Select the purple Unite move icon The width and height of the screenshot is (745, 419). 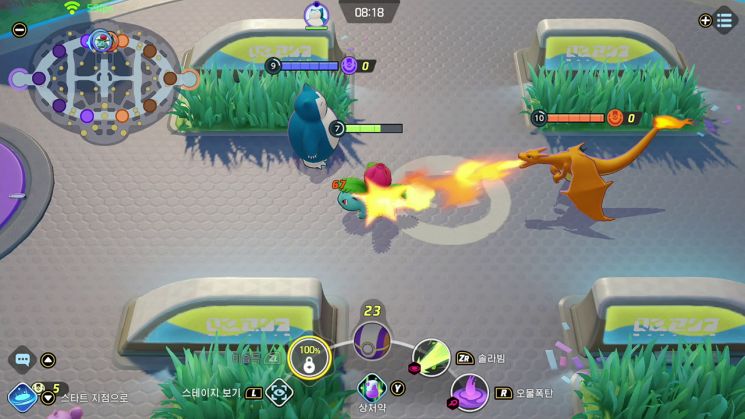pos(372,340)
